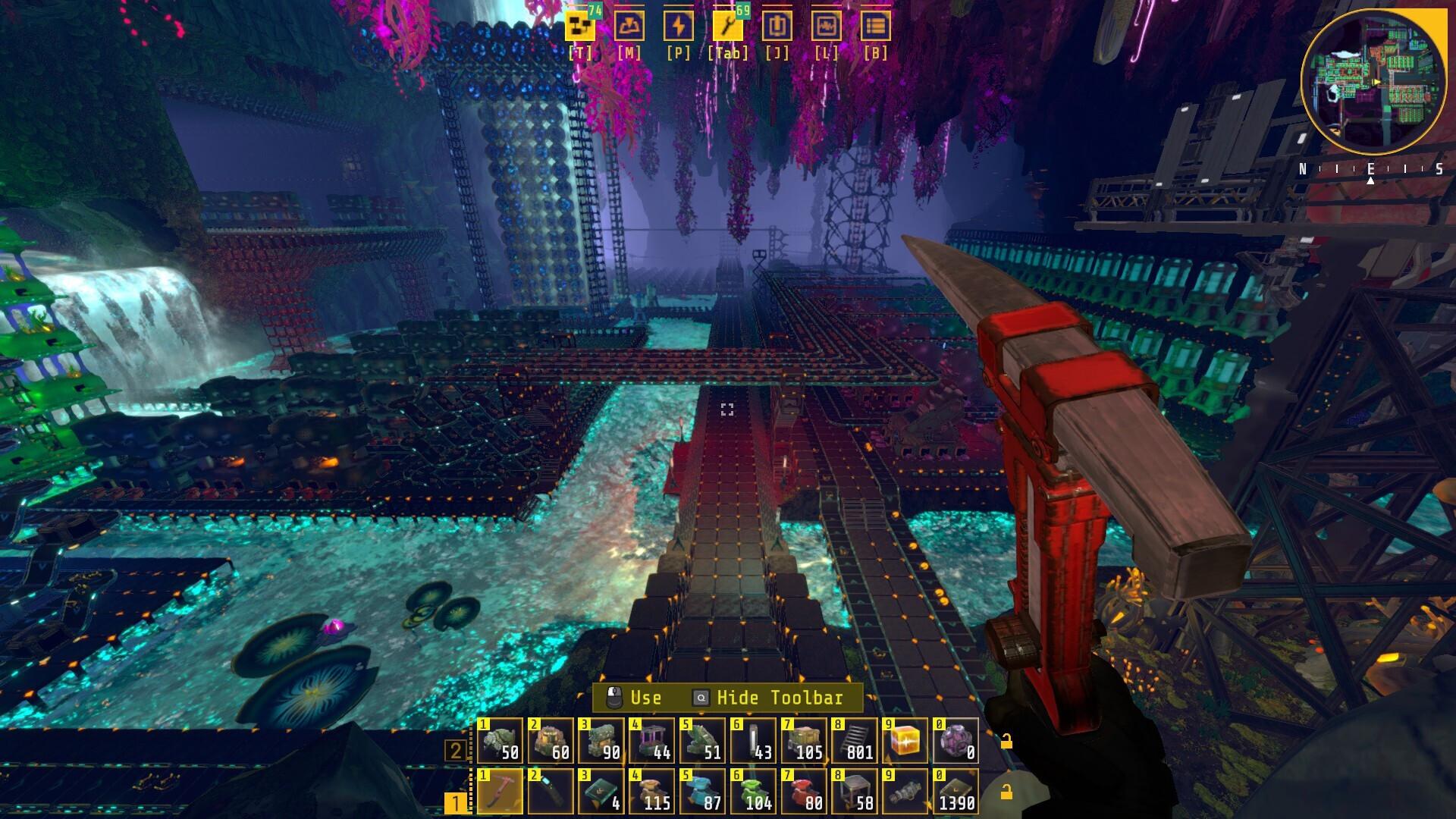The width and height of the screenshot is (1456, 819).
Task: Select the scanner tool hotbar slot
Action: (x=551, y=791)
